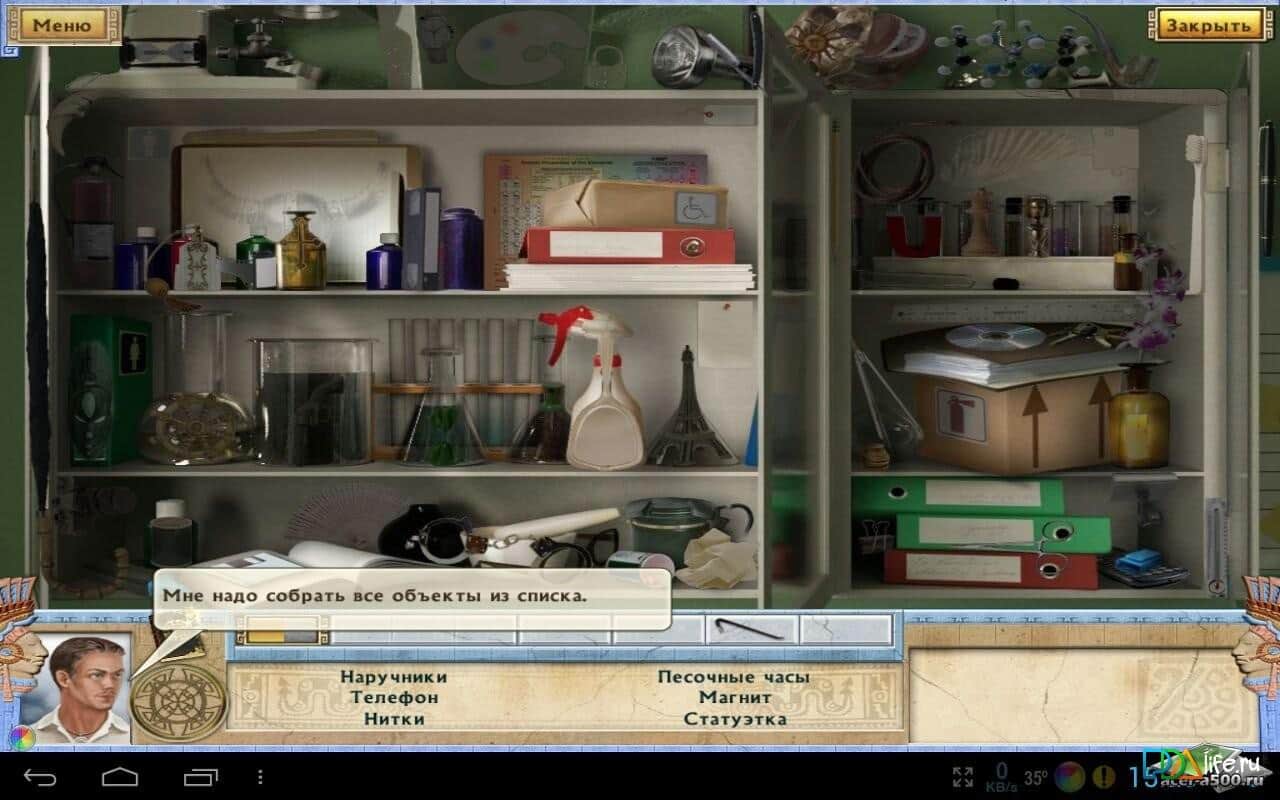Dismiss the hero's speech bubble
The image size is (1280, 800).
point(412,596)
